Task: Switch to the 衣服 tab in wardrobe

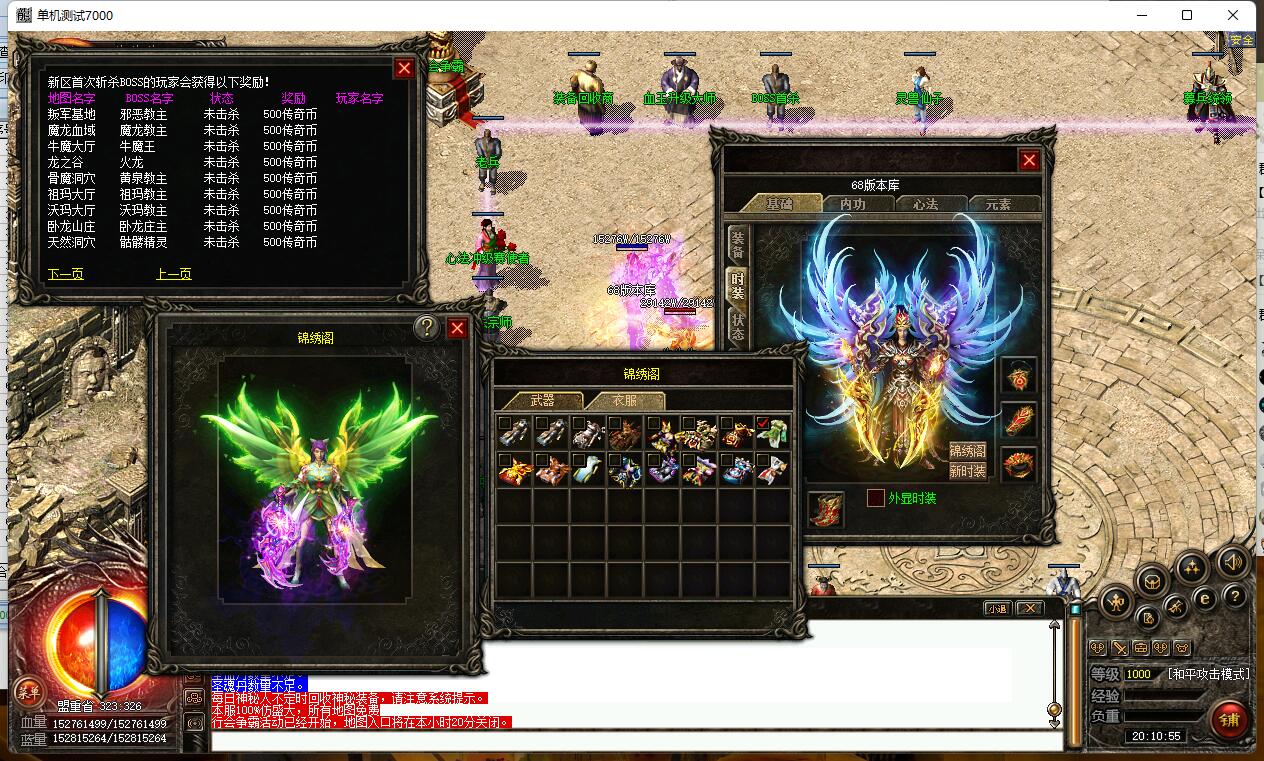Action: click(624, 400)
